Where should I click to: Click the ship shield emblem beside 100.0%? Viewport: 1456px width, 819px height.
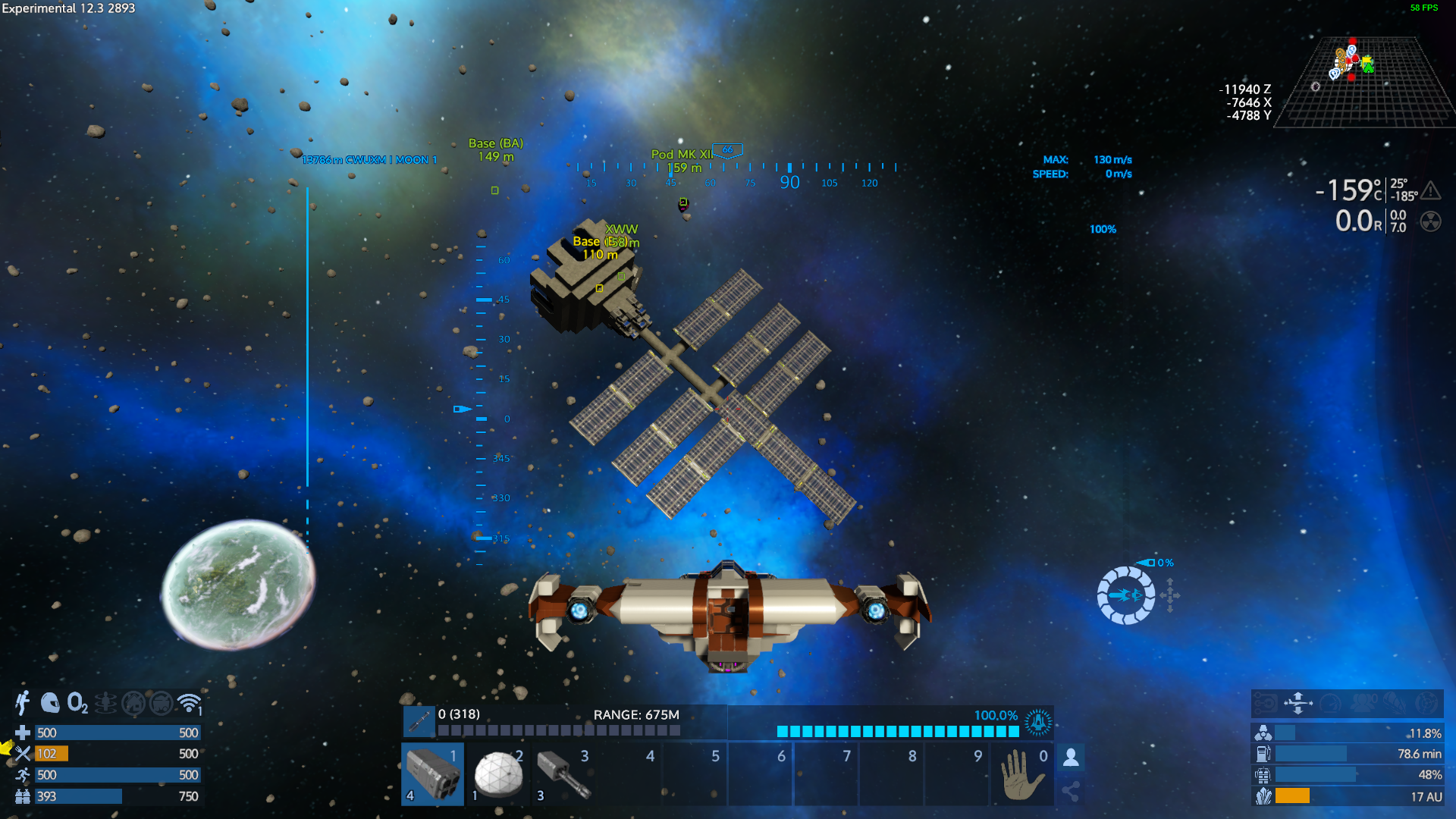[x=1037, y=722]
